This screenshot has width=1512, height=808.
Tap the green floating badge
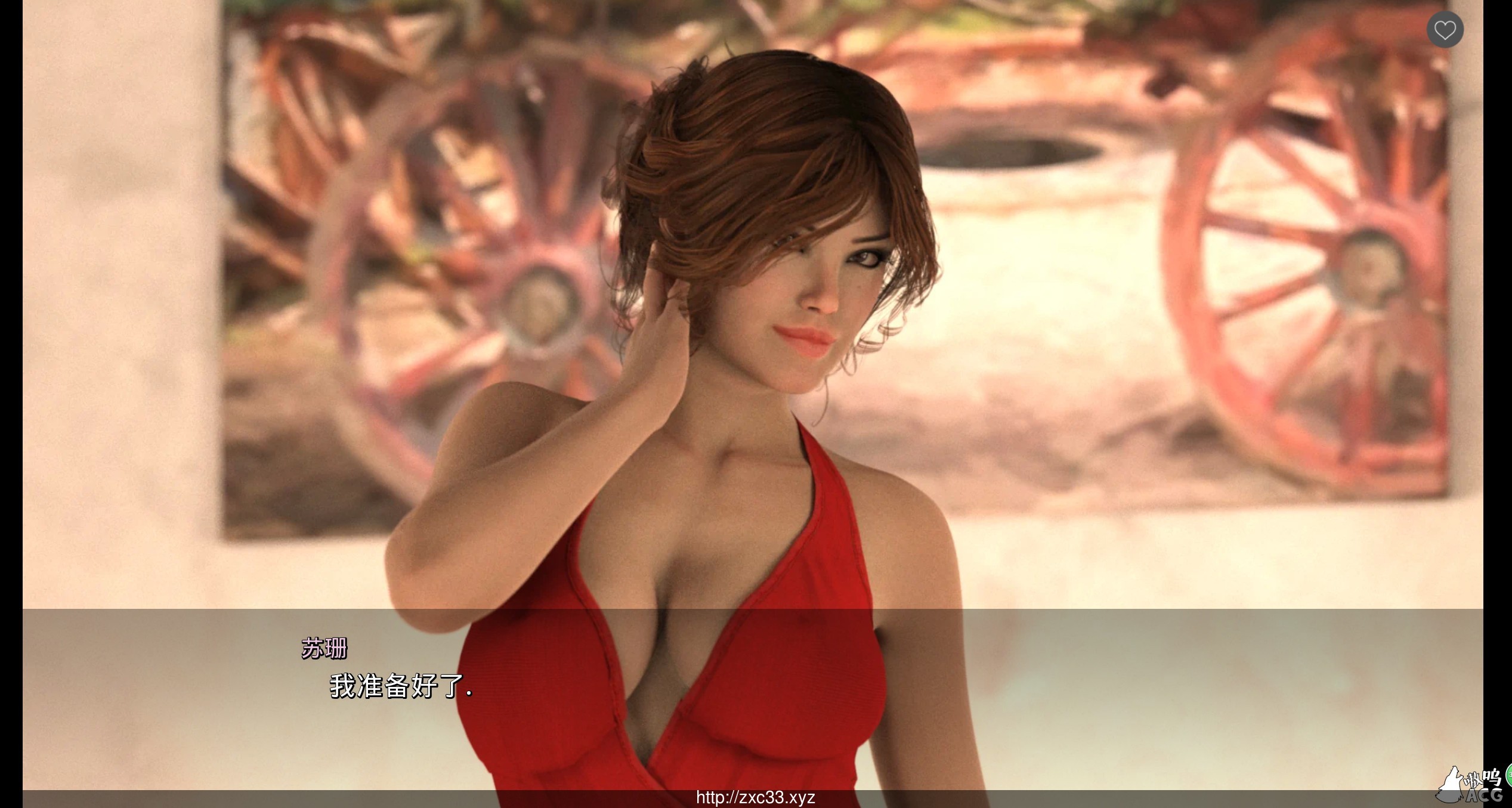pyautogui.click(x=1508, y=776)
